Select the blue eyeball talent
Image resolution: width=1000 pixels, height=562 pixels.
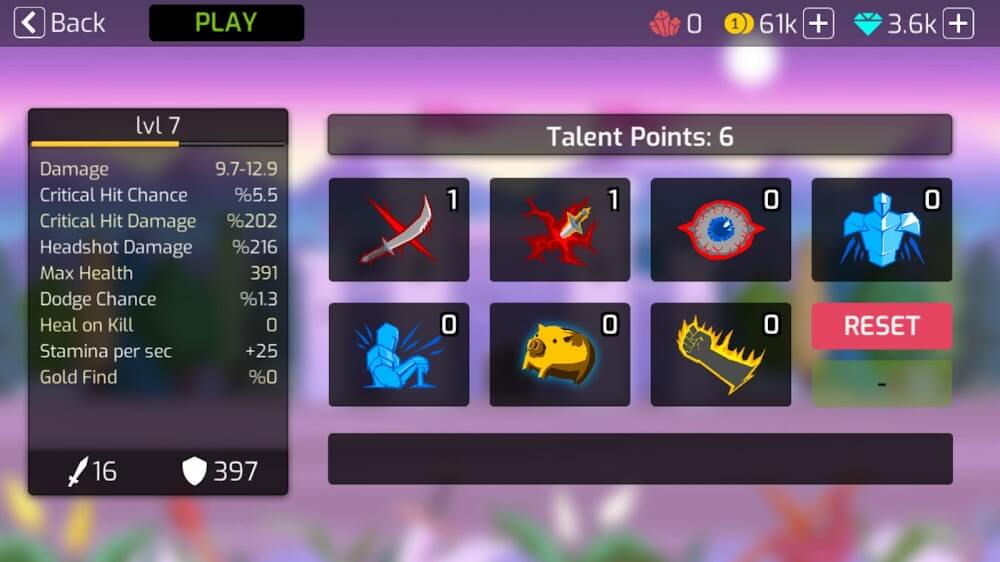pyautogui.click(x=720, y=230)
